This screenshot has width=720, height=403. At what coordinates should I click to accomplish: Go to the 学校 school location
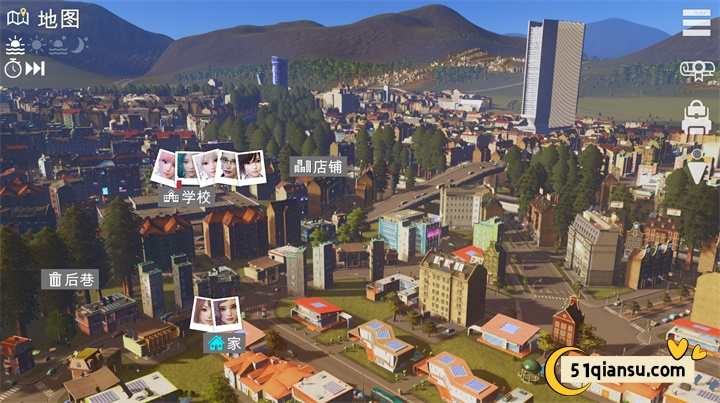tap(188, 197)
